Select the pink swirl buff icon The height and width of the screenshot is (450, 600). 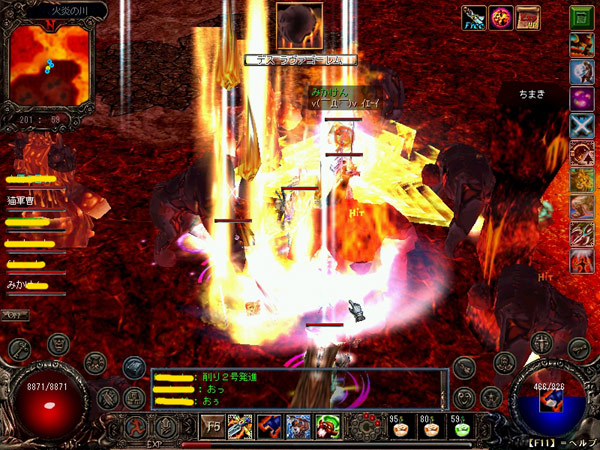[500, 18]
